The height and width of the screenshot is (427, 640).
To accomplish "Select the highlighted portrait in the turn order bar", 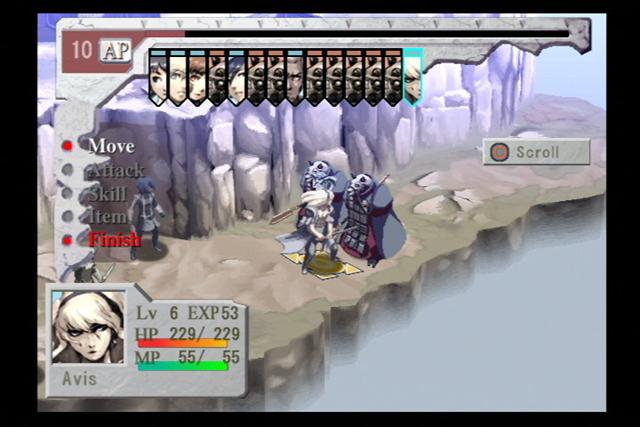I will 412,77.
